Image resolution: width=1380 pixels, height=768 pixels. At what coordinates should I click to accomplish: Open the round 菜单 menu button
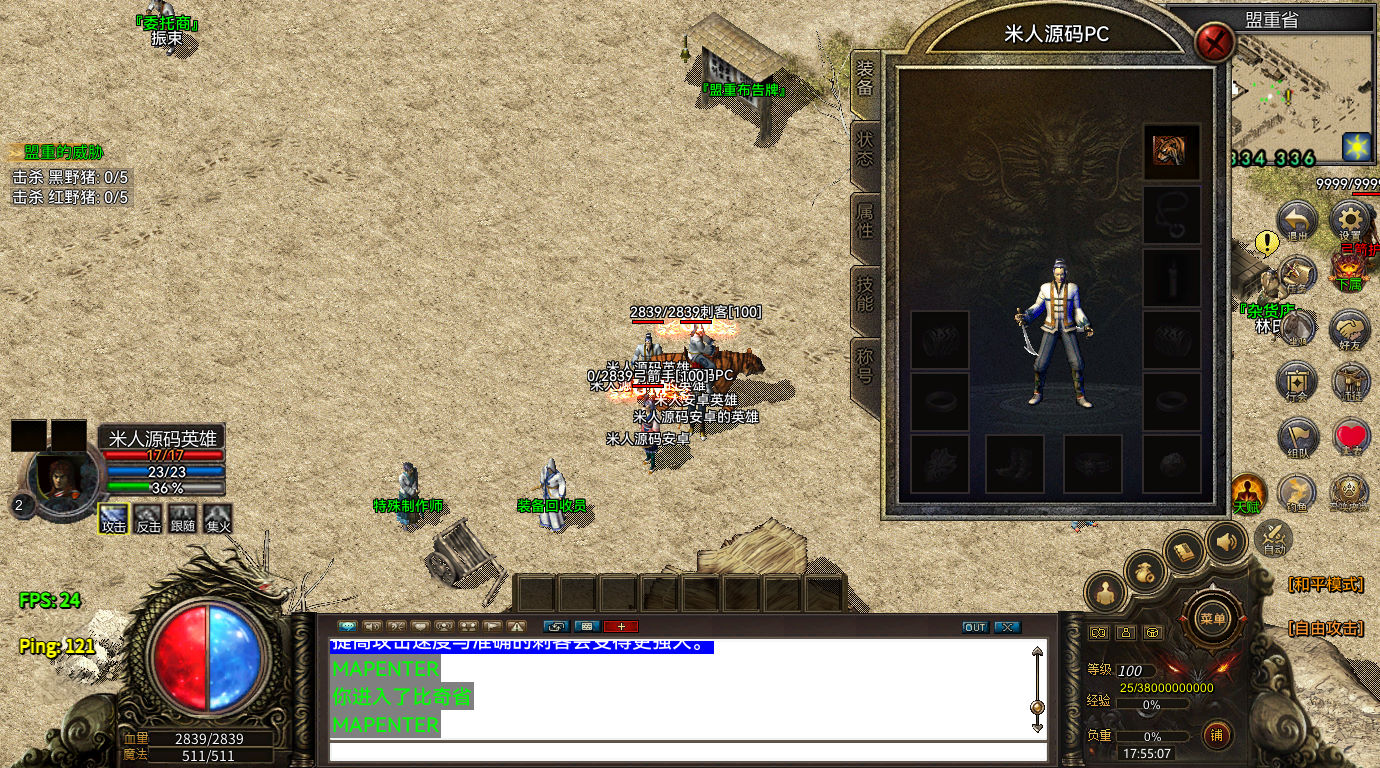pos(1212,618)
